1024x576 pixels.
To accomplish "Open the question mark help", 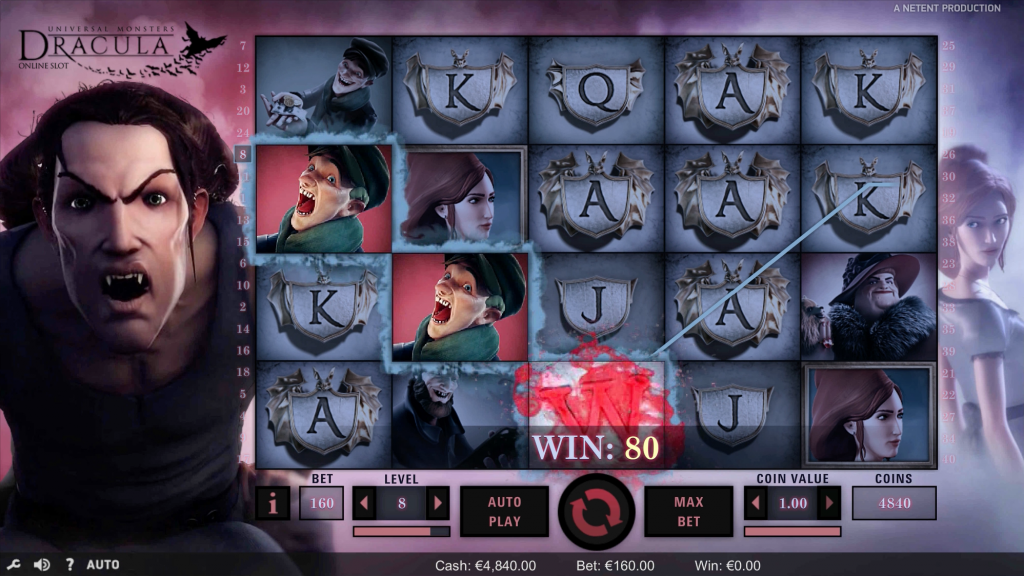I will tap(69, 565).
